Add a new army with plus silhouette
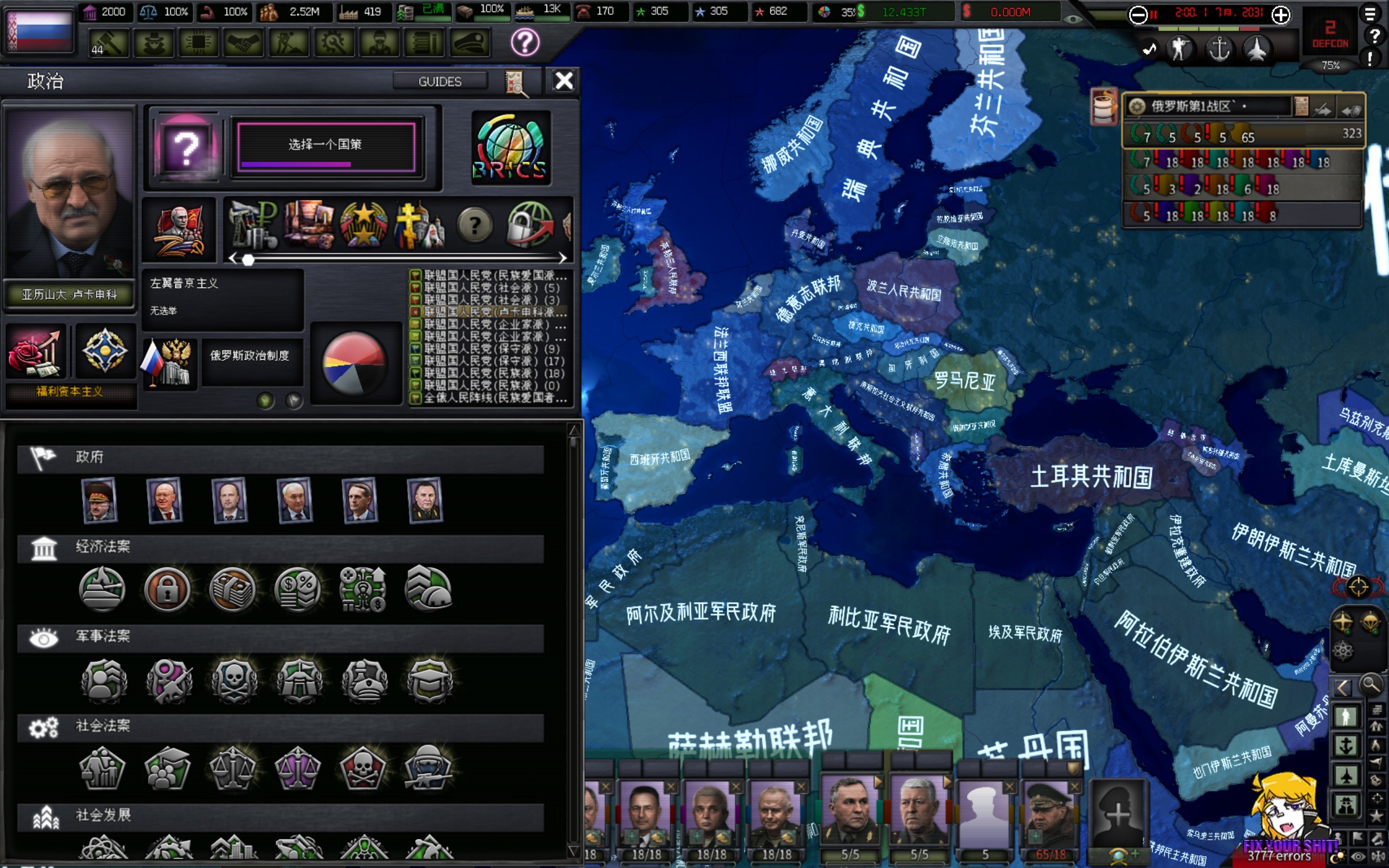The height and width of the screenshot is (868, 1389). pos(1118,814)
